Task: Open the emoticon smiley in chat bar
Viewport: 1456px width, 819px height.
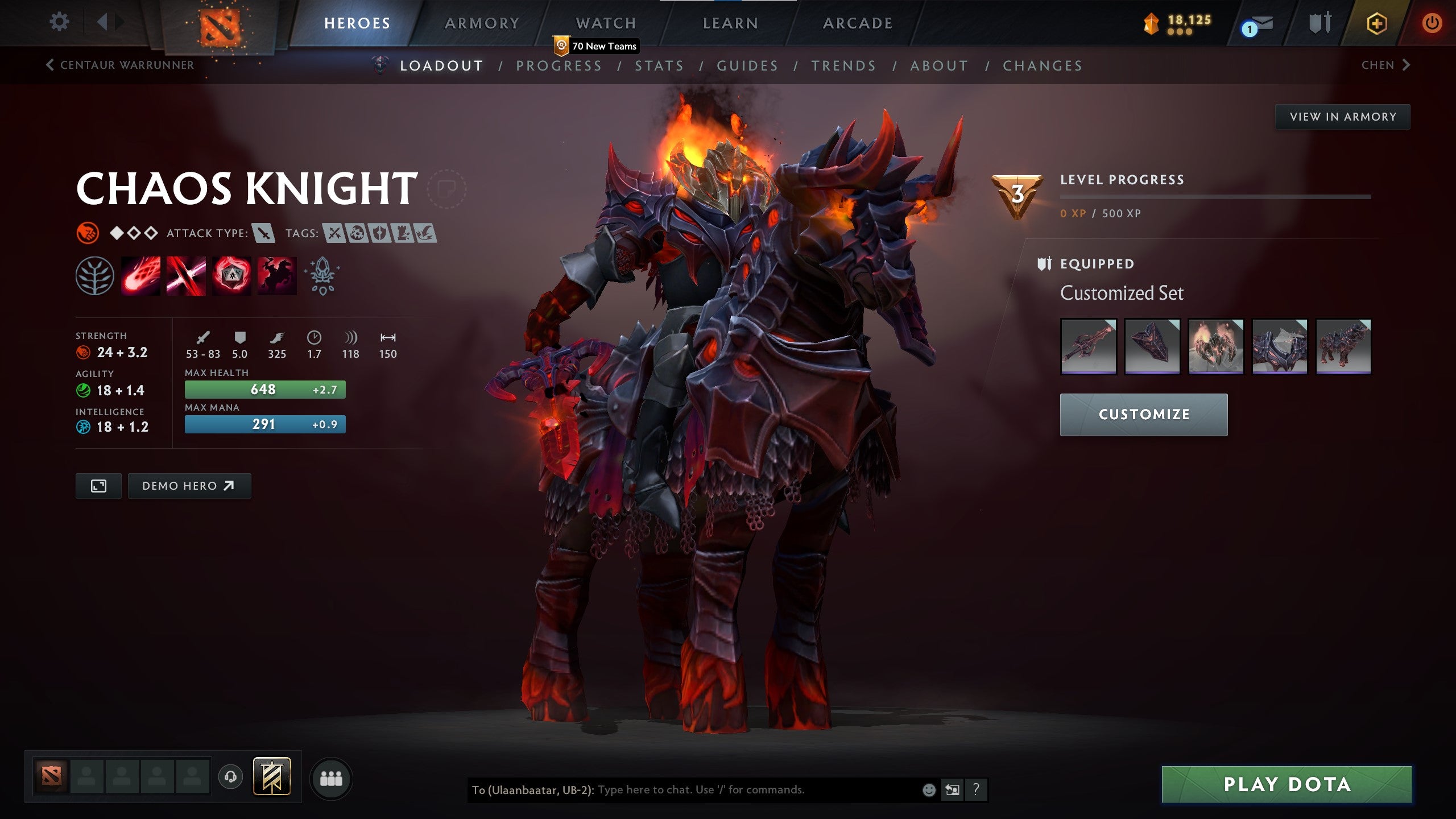Action: click(x=930, y=790)
